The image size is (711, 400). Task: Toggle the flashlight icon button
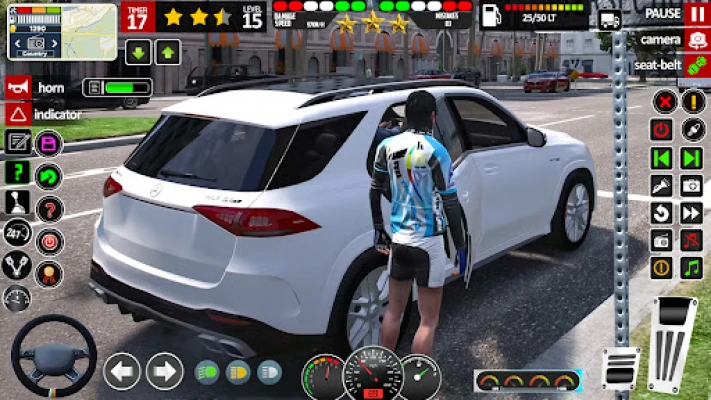[661, 185]
